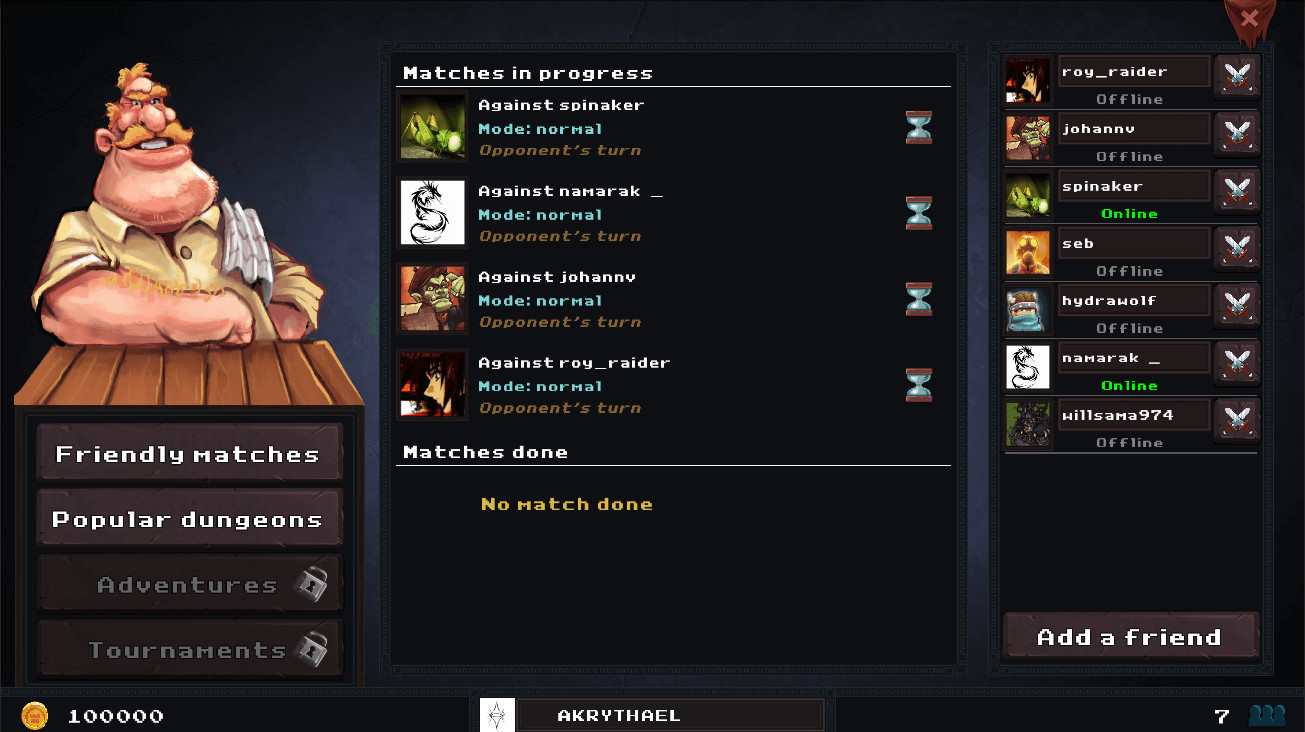Click the hourglass icon on the spinaker match
Image resolution: width=1305 pixels, height=732 pixels.
pos(918,127)
